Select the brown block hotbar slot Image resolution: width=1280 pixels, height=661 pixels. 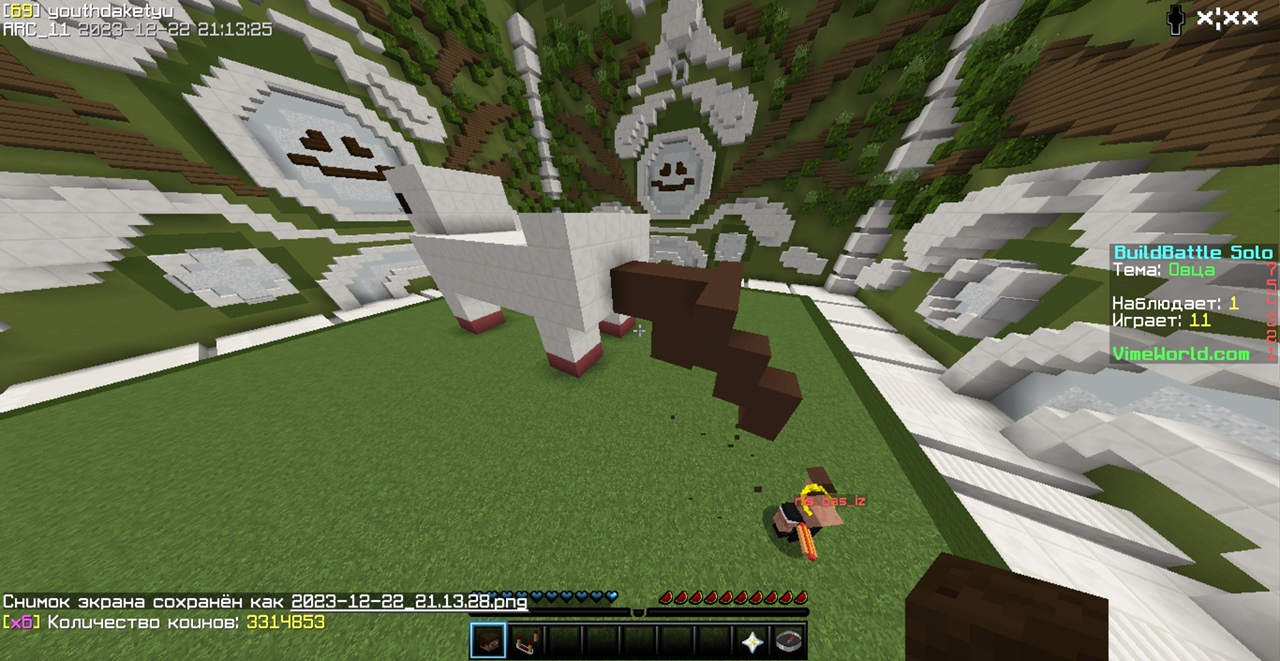pos(488,641)
